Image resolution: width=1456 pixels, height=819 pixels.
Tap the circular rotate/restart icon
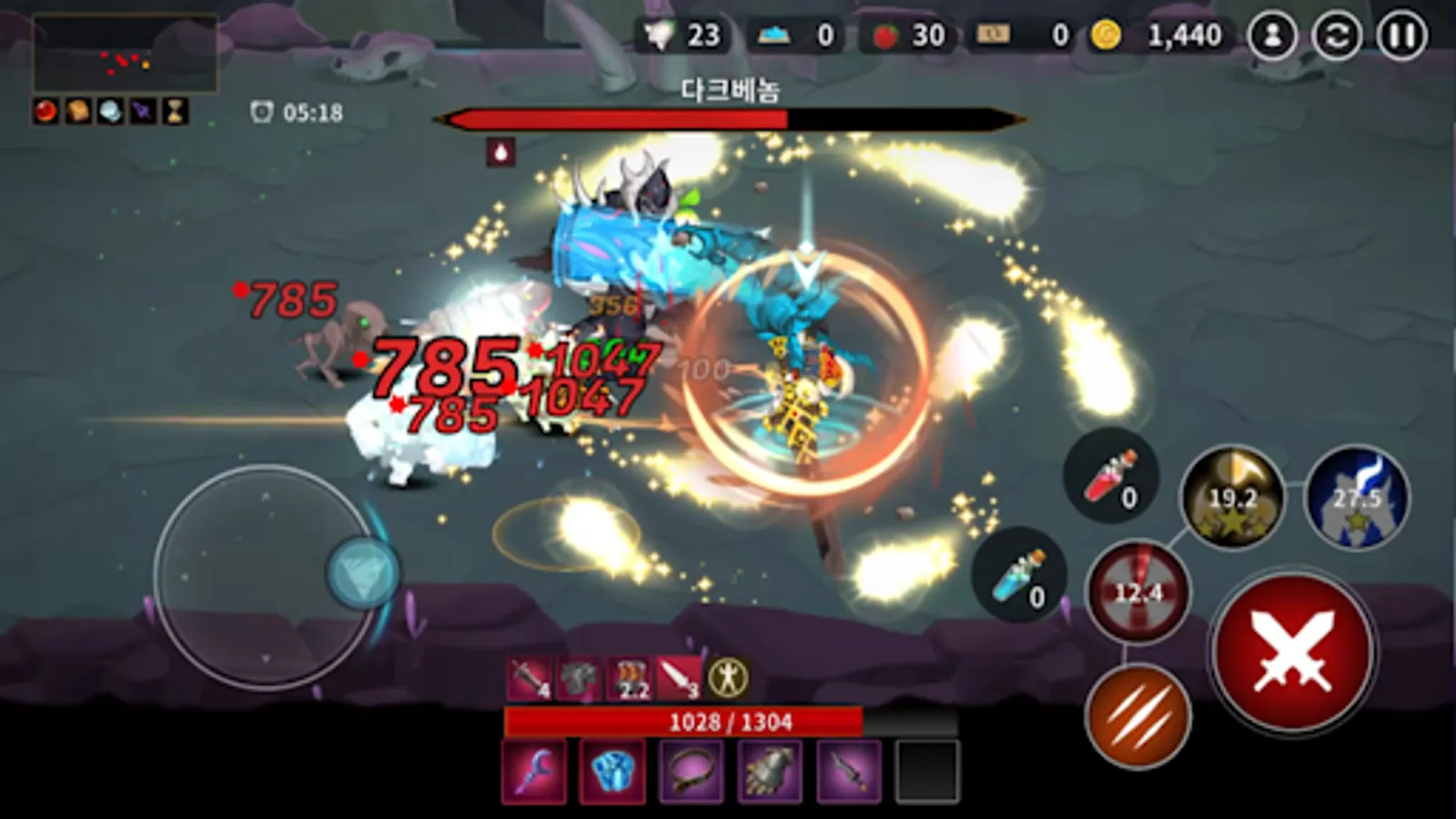tap(1337, 35)
